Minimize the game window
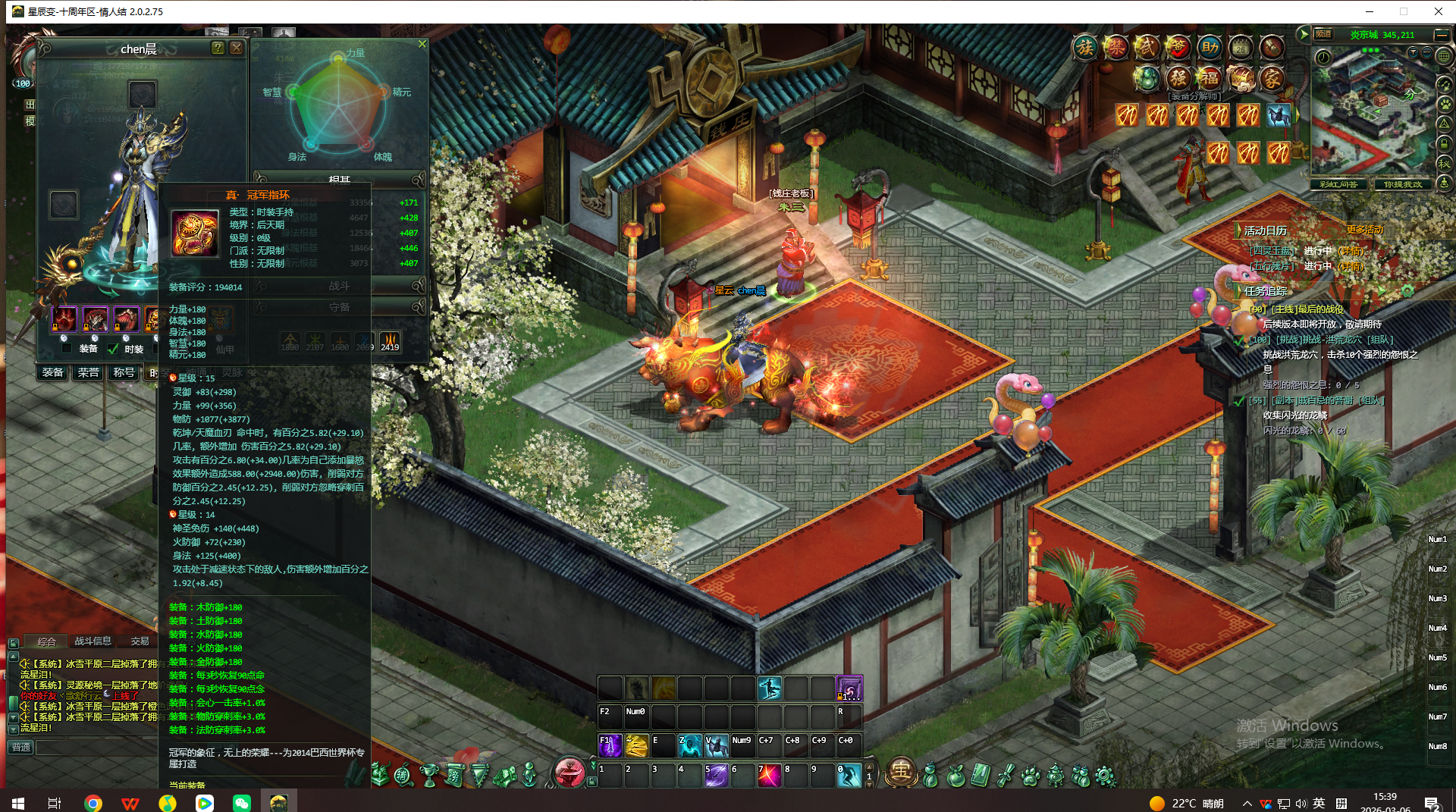The width and height of the screenshot is (1456, 812). tap(1370, 11)
